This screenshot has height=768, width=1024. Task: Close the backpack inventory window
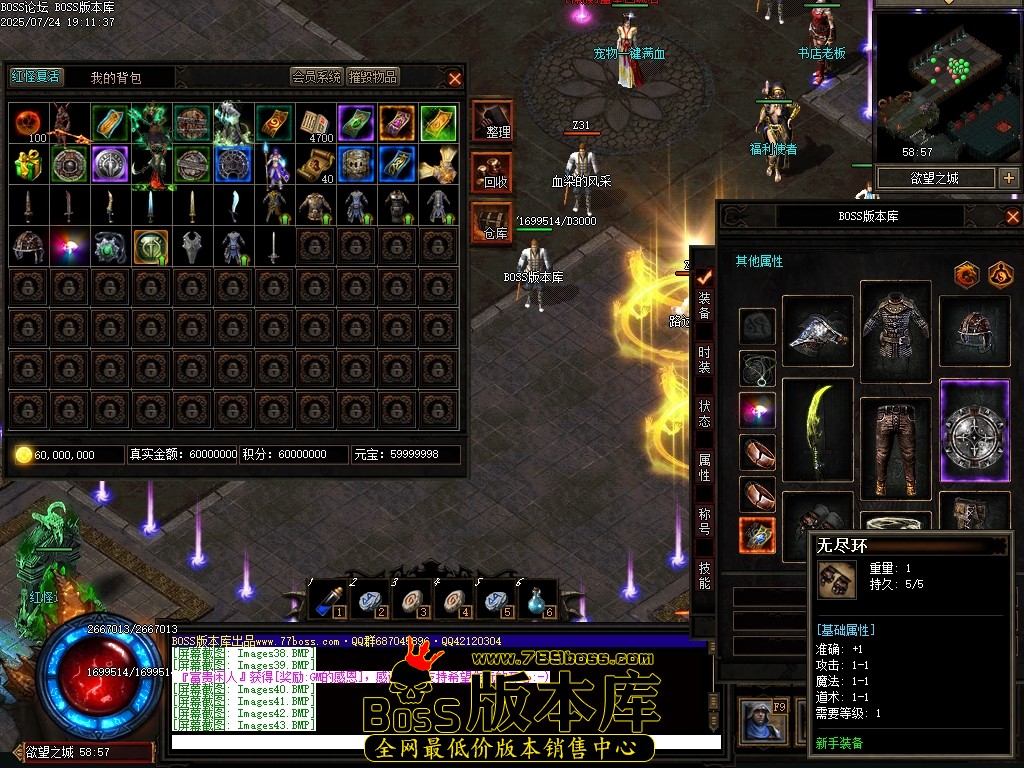(455, 78)
